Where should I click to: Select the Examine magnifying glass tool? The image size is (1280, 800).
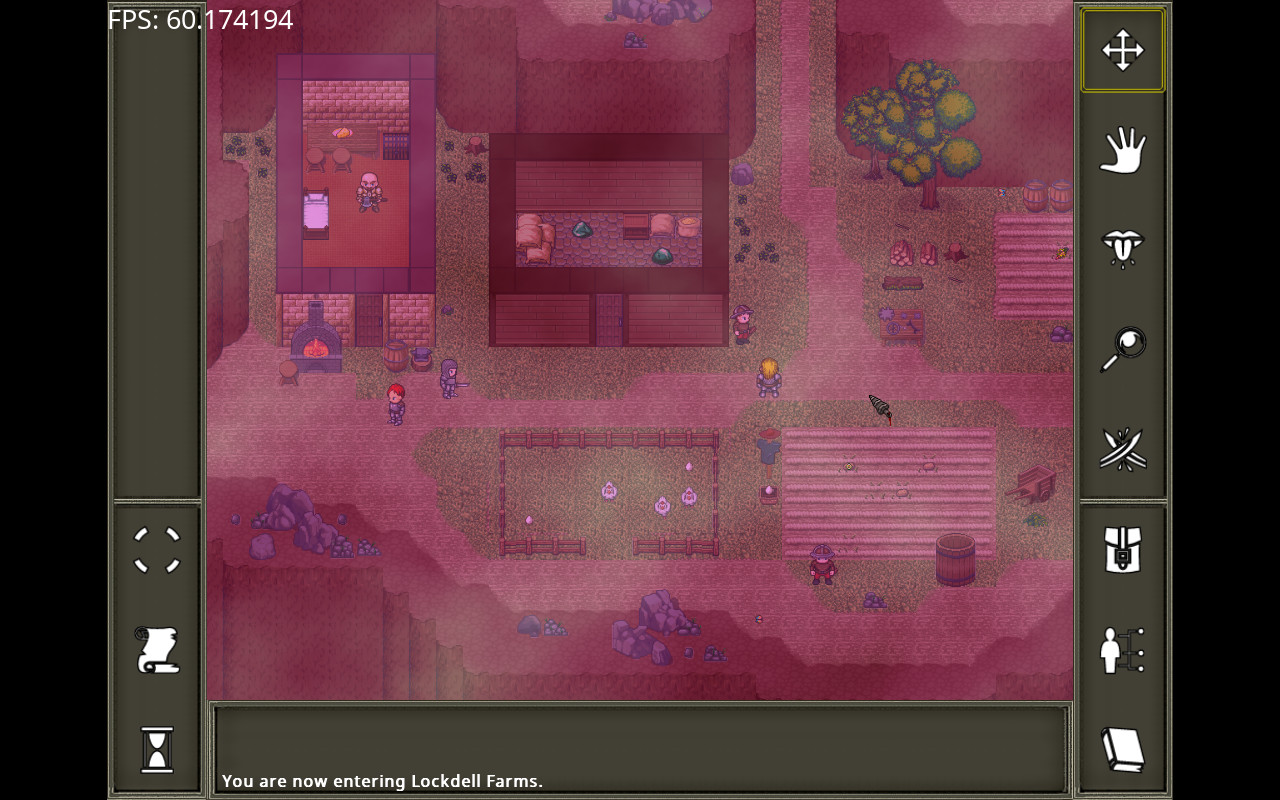click(x=1122, y=348)
